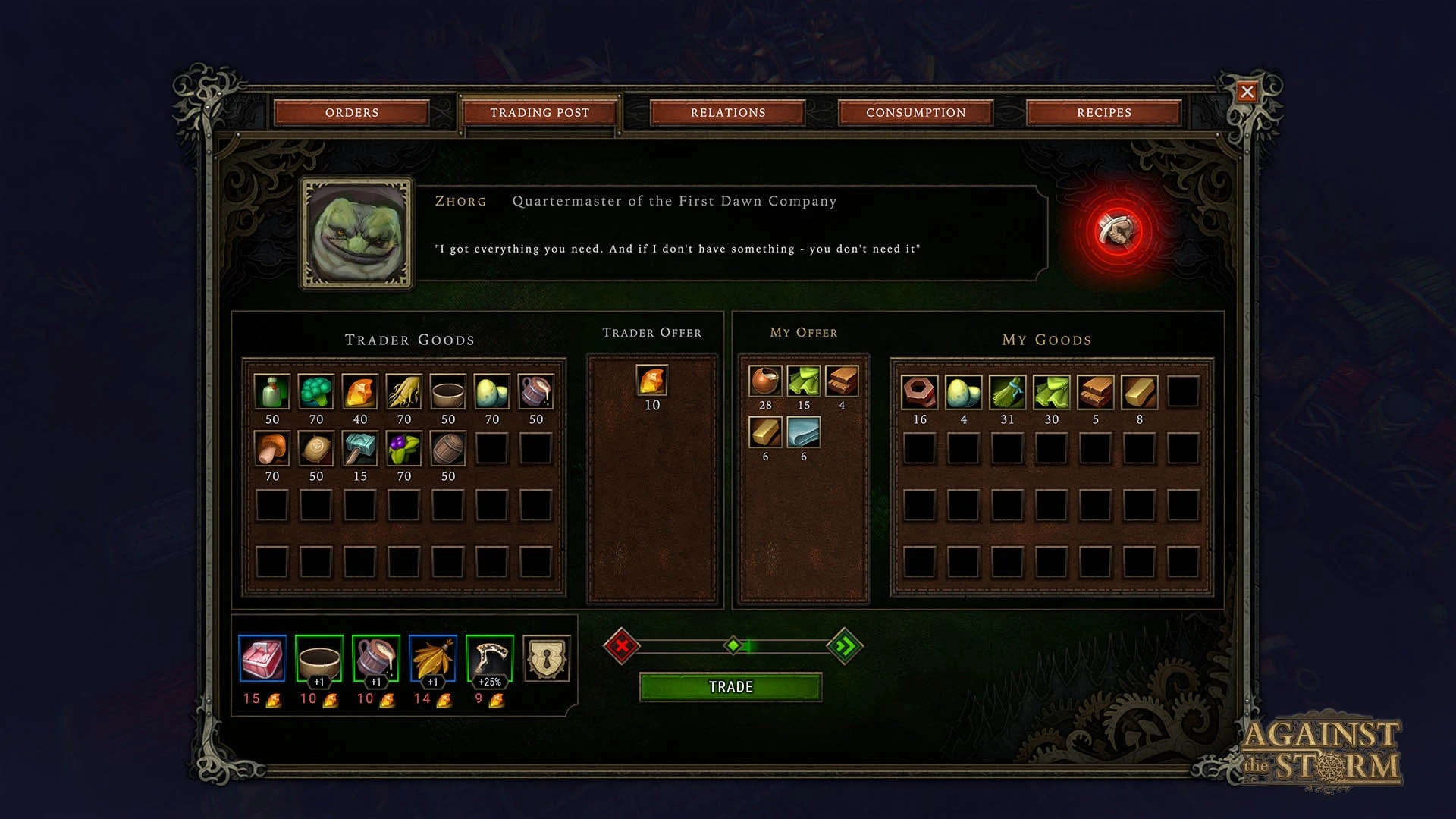Select the herb bundle in My Goods
The width and height of the screenshot is (1456, 819).
point(1007,392)
